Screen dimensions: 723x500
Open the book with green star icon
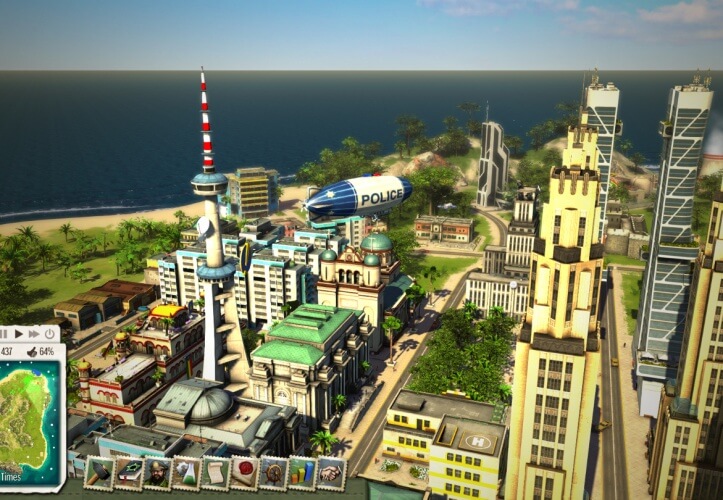pos(128,471)
